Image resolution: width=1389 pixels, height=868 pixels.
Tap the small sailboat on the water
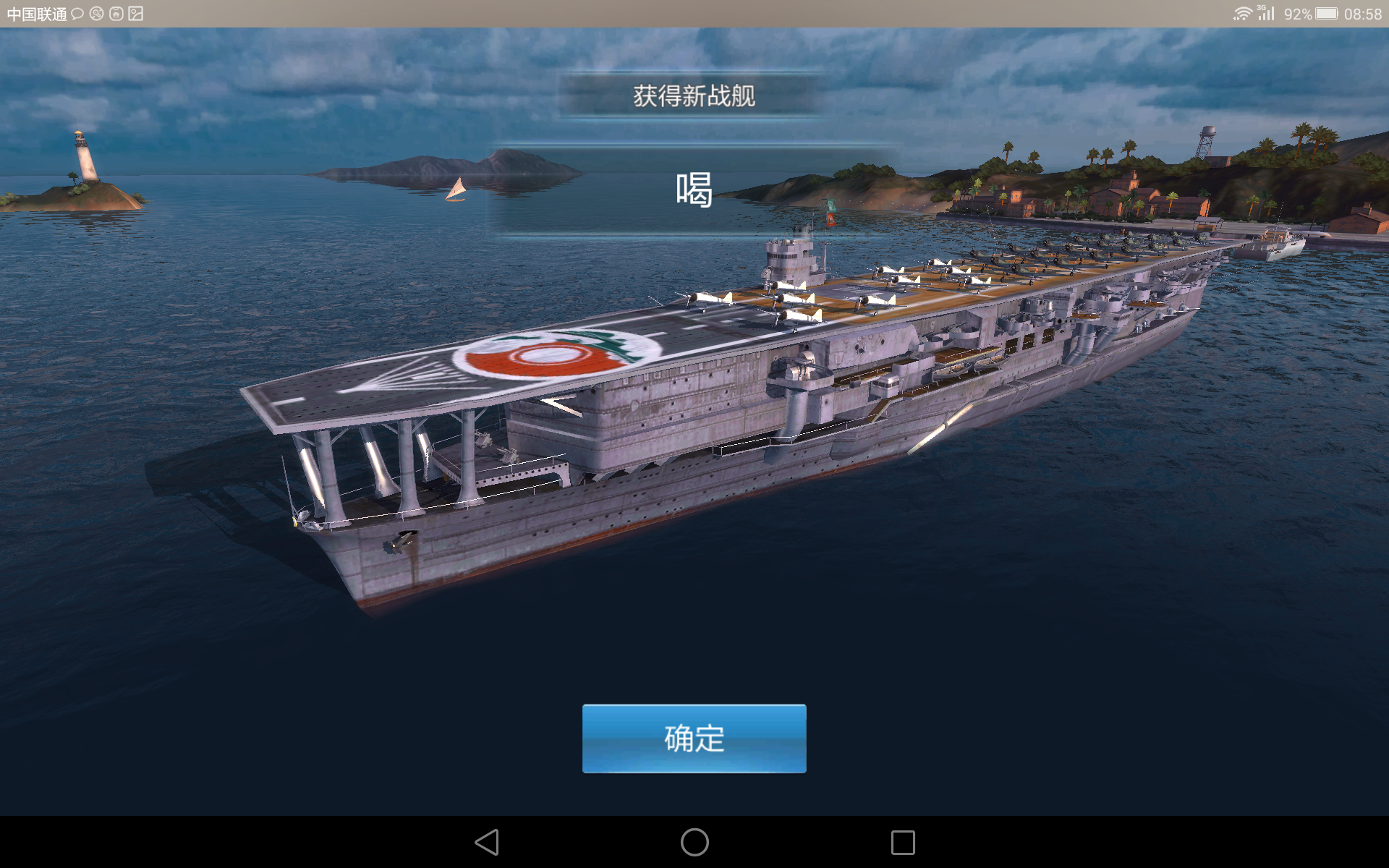coord(456,190)
